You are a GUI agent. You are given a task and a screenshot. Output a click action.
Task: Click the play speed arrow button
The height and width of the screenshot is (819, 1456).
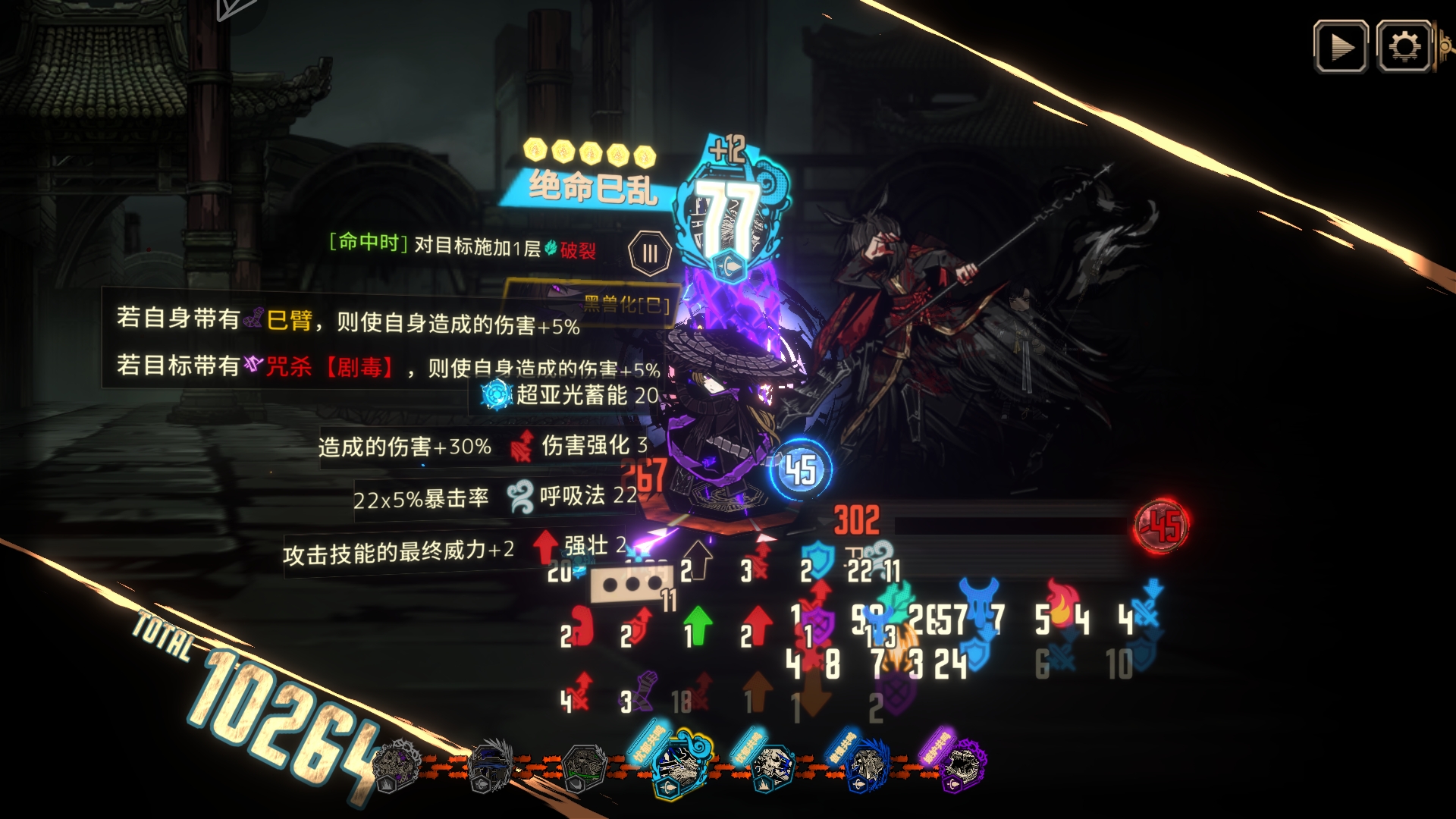coord(1341,47)
